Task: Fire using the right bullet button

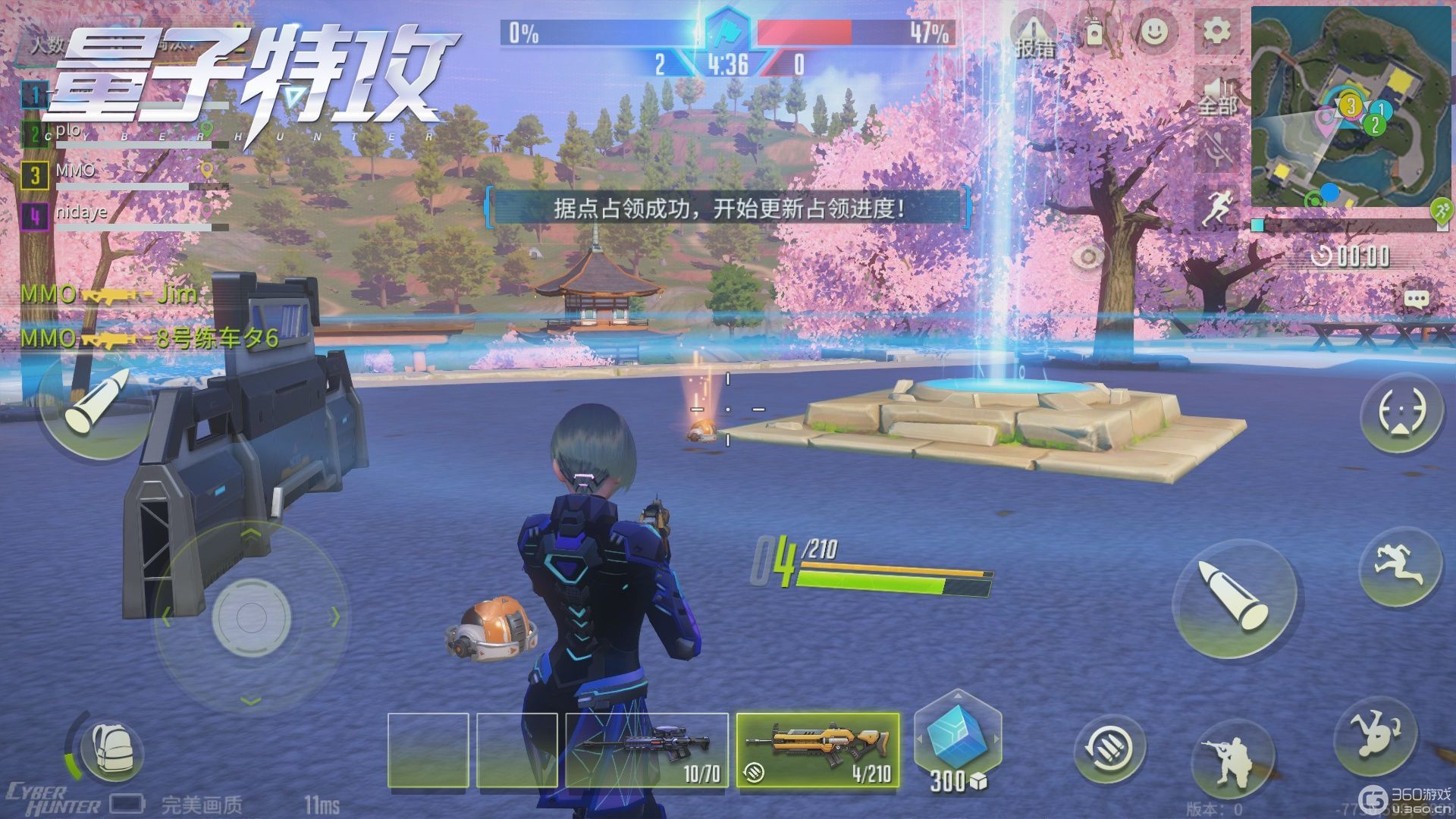Action: coord(1234,598)
